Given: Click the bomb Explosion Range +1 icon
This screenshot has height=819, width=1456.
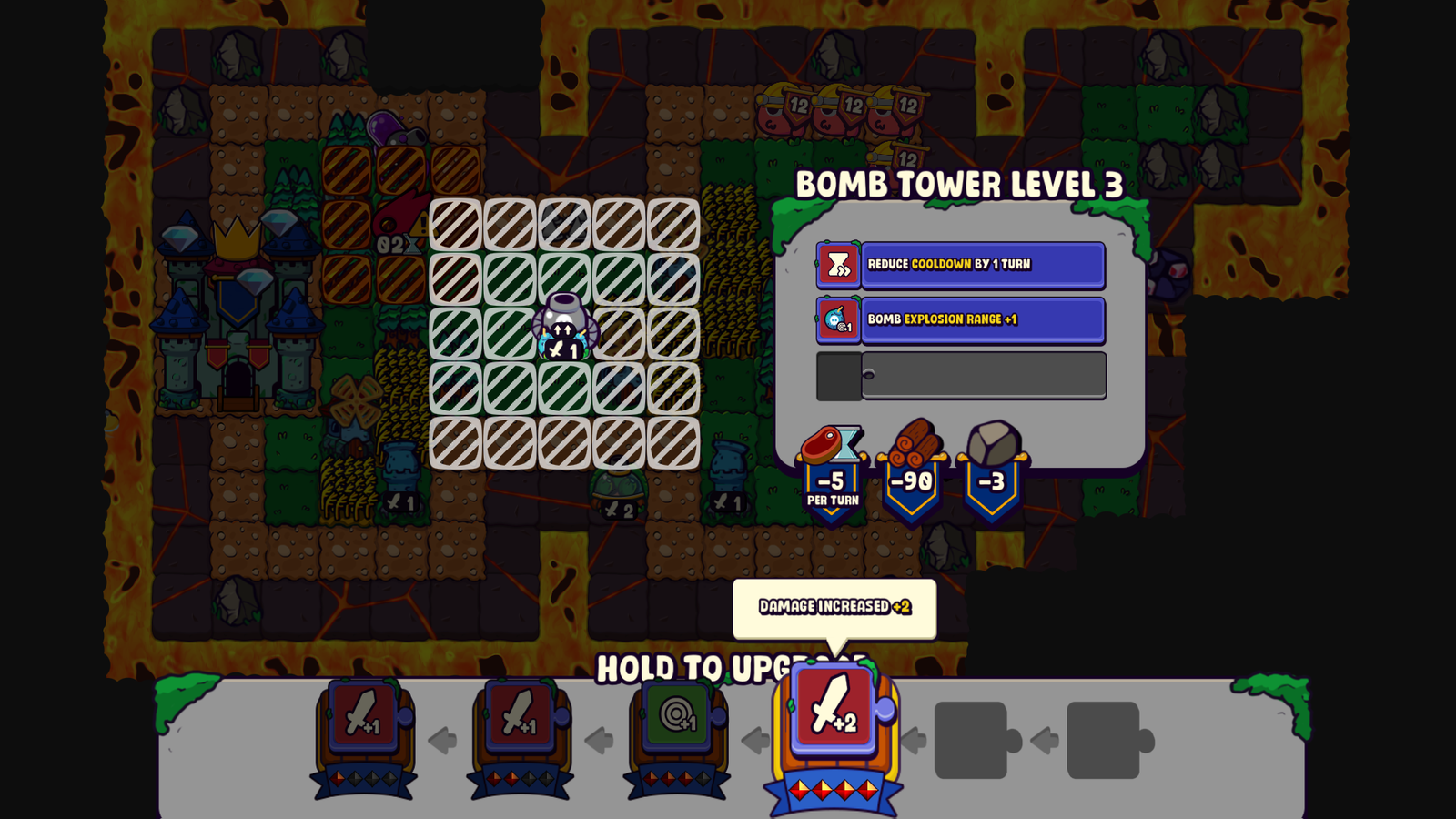Looking at the screenshot, I should (x=838, y=320).
